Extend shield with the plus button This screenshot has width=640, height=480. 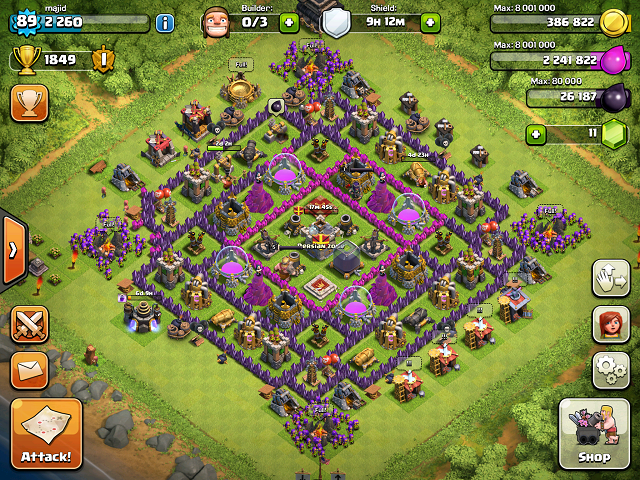(x=431, y=22)
